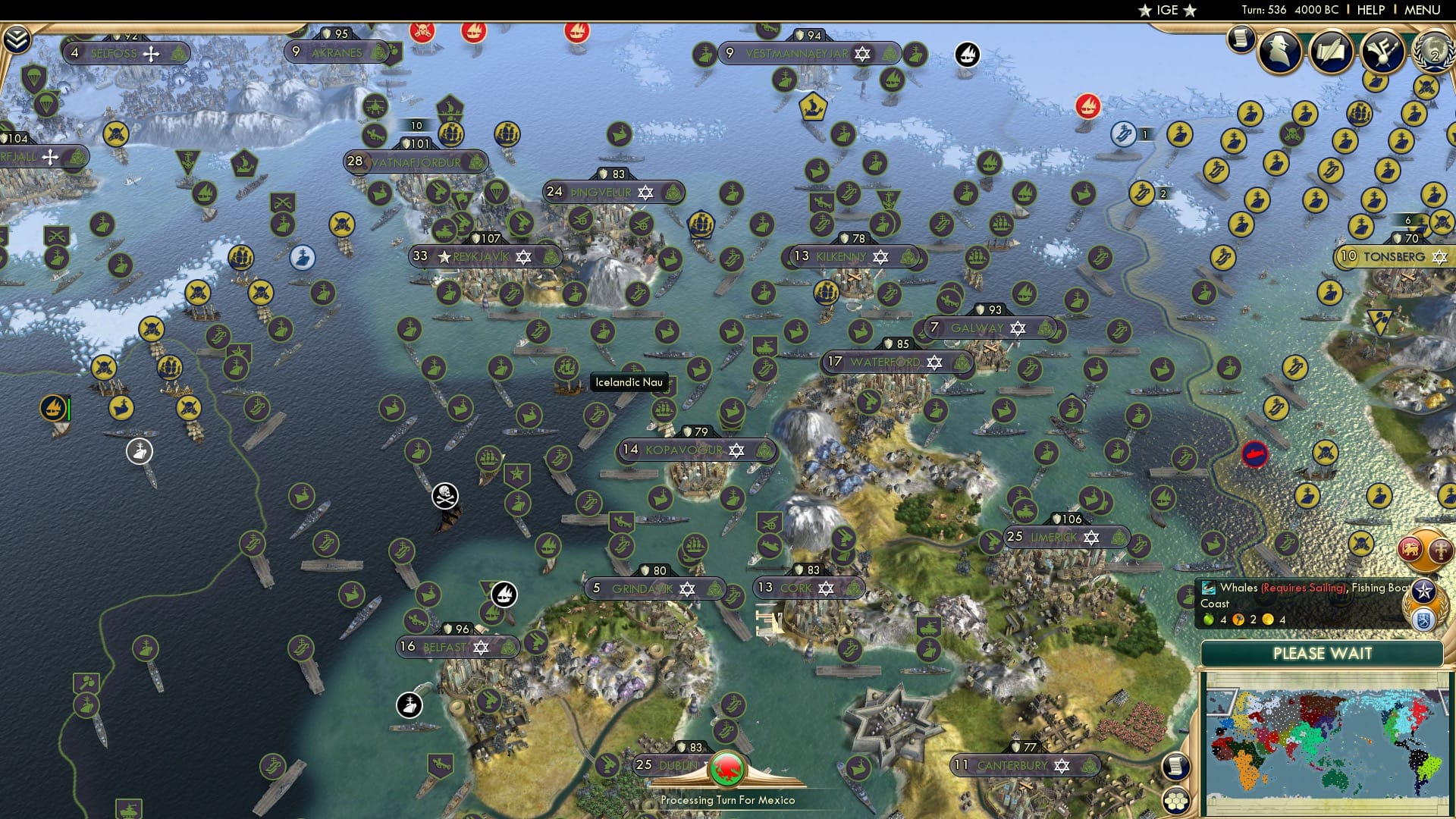Open HELP from the top bar
1456x819 pixels.
[x=1370, y=9]
